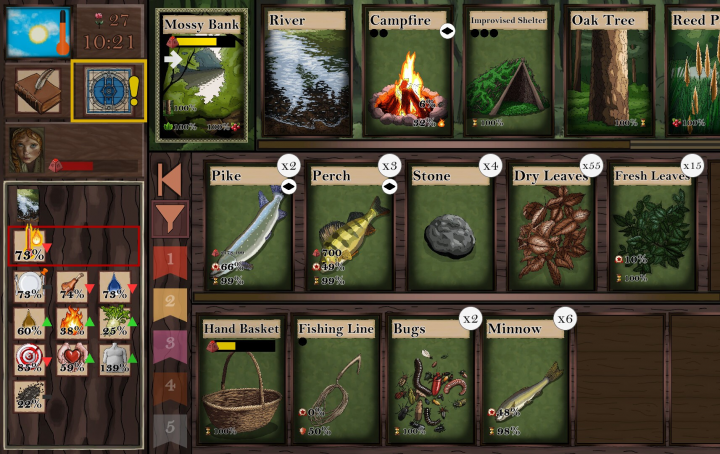Switch to inventory tab 2

169,302
